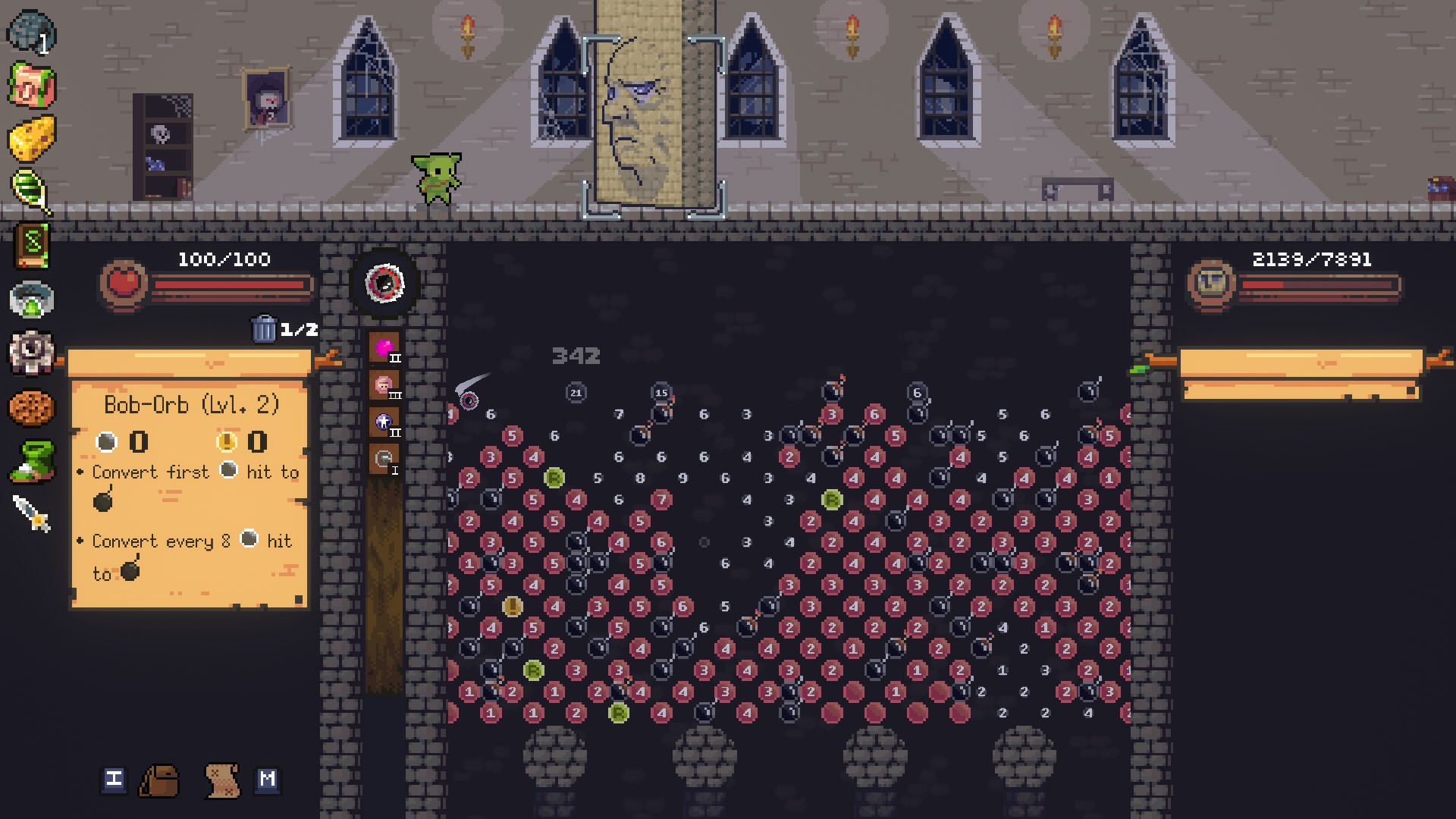Select the grey level I orb in queue
The width and height of the screenshot is (1456, 819).
[384, 460]
